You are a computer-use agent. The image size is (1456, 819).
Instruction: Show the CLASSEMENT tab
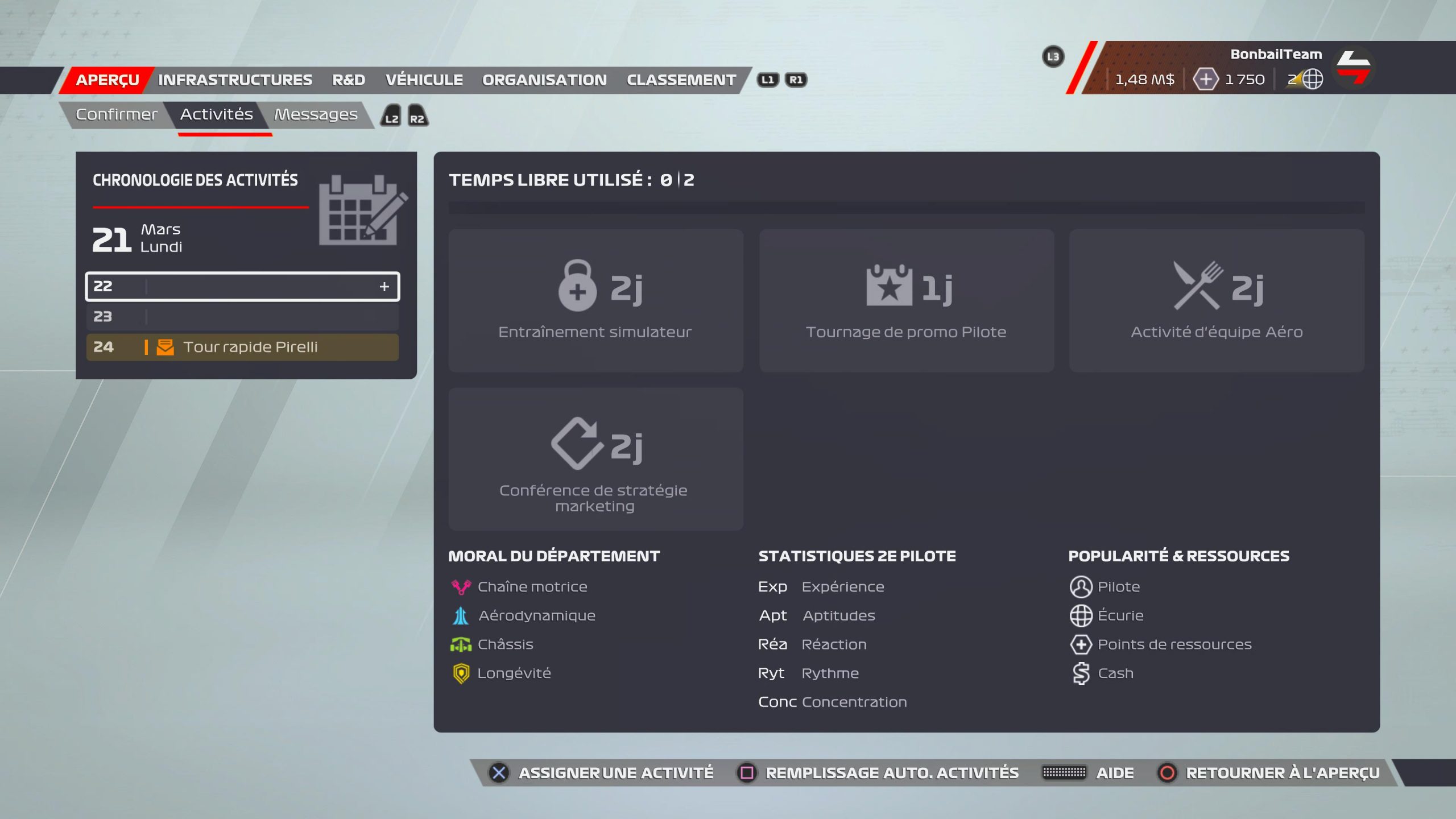(681, 80)
